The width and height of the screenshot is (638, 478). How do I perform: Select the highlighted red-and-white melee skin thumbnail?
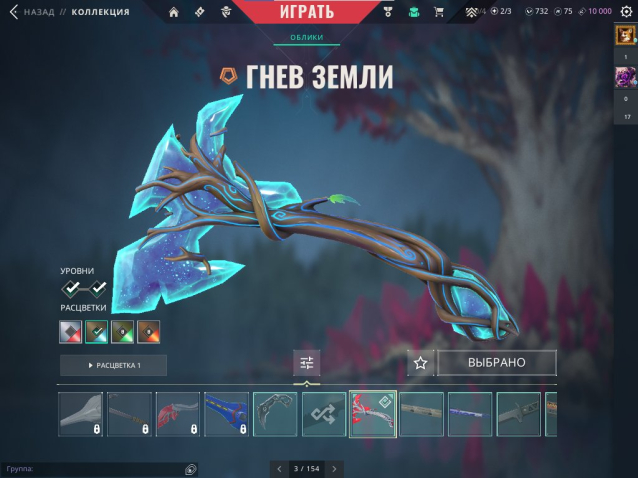372,414
